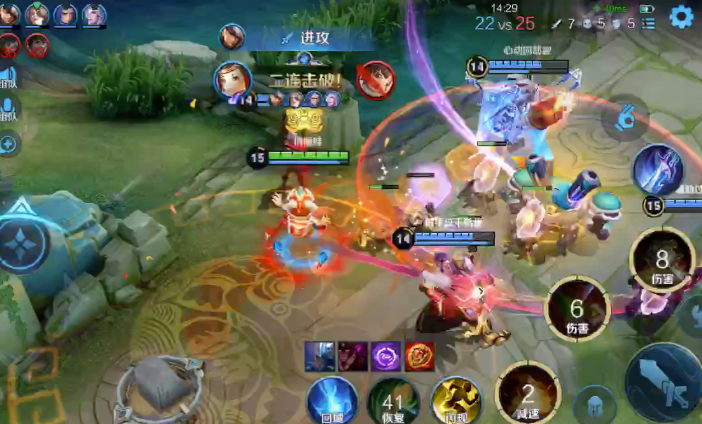Trigger the slow (减速) skill on cooldown
The width and height of the screenshot is (702, 424).
[528, 393]
